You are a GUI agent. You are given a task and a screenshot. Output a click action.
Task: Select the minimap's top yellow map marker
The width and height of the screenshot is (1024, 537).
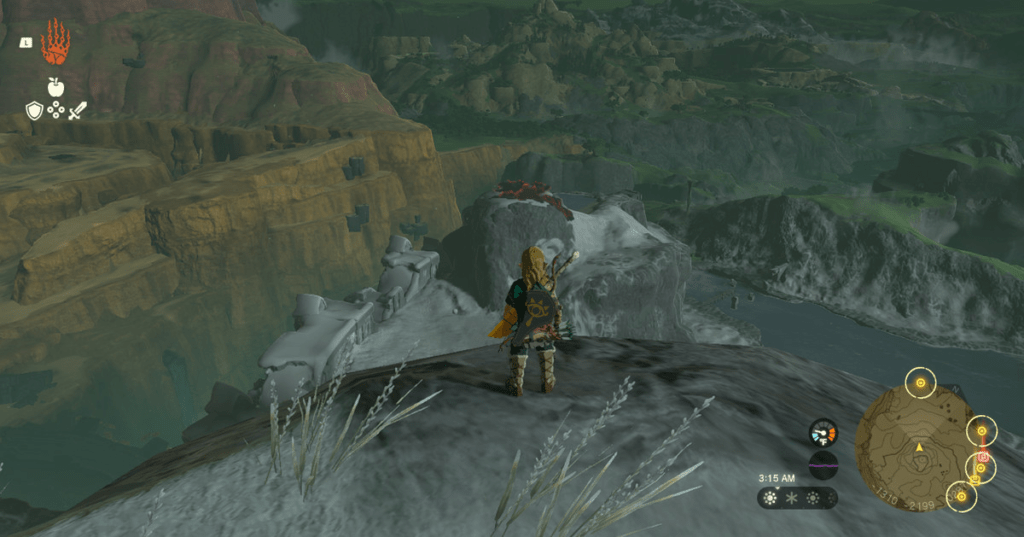click(x=919, y=381)
